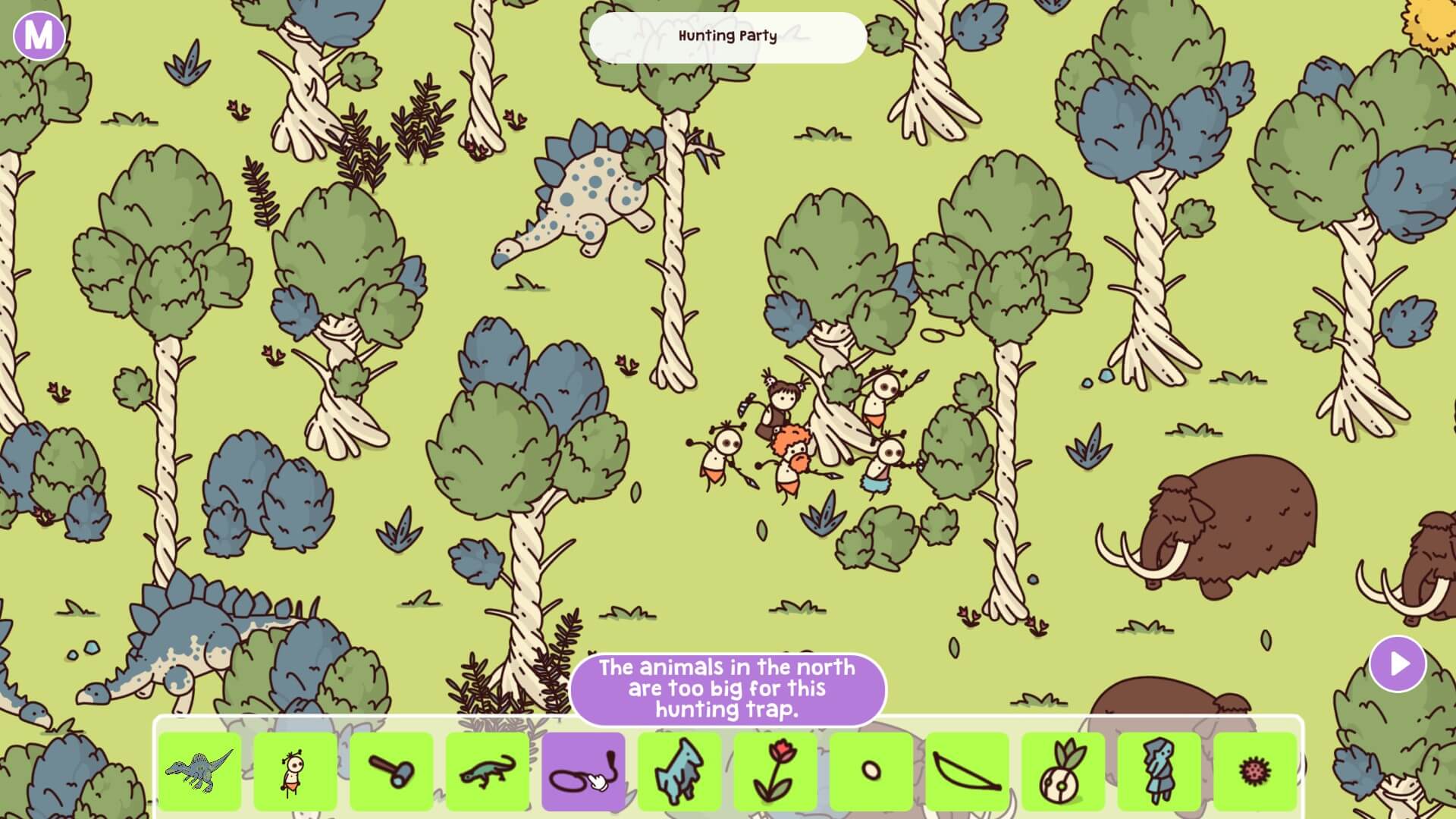Choose the leafy round bulb slot

(x=1063, y=771)
